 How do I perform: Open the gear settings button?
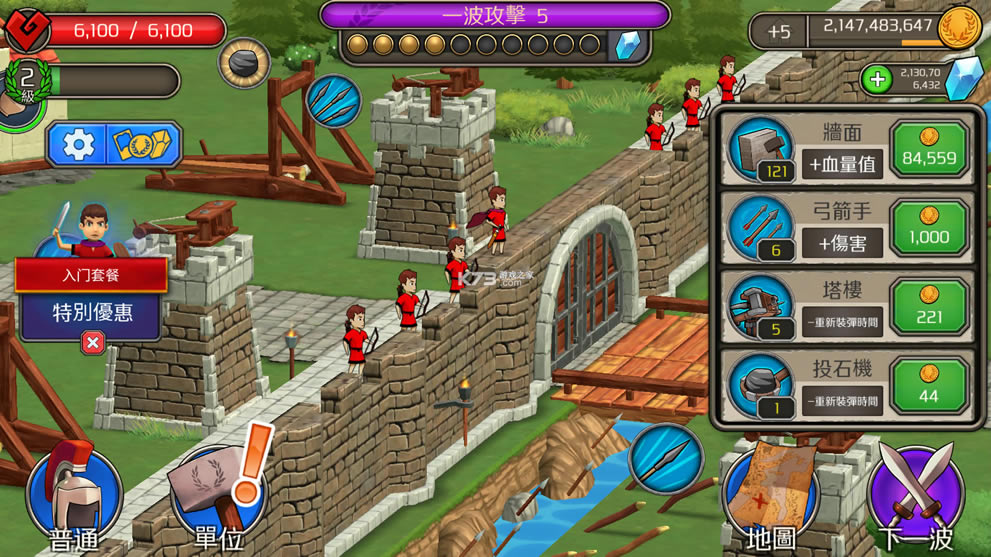coord(78,146)
